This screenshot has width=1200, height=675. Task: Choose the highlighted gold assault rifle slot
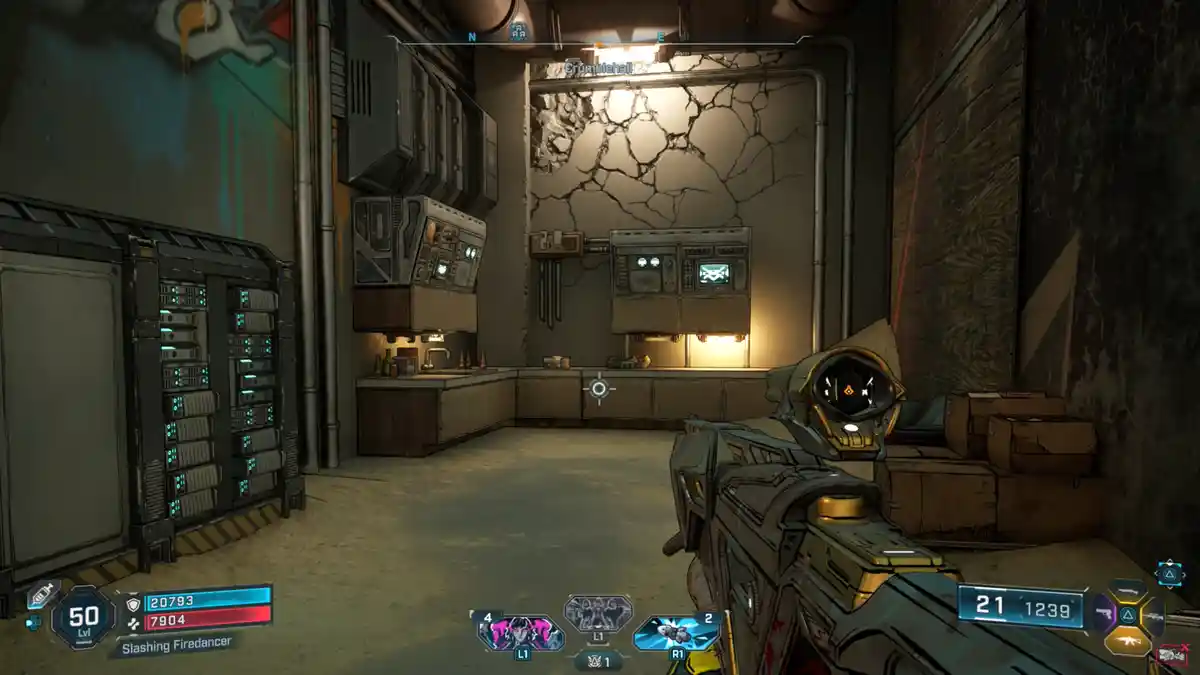1129,641
